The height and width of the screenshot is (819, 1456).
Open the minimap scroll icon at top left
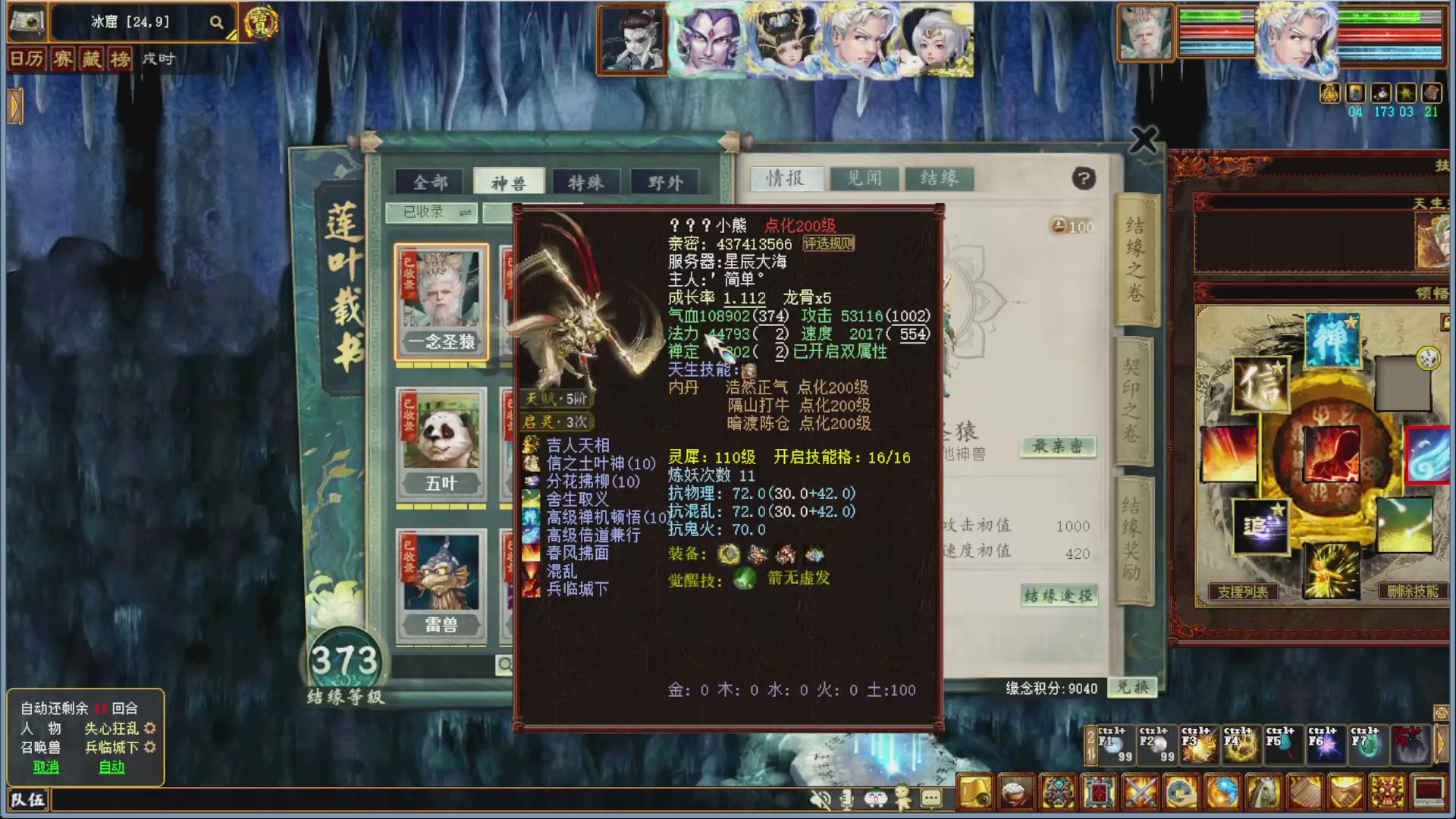[27, 21]
